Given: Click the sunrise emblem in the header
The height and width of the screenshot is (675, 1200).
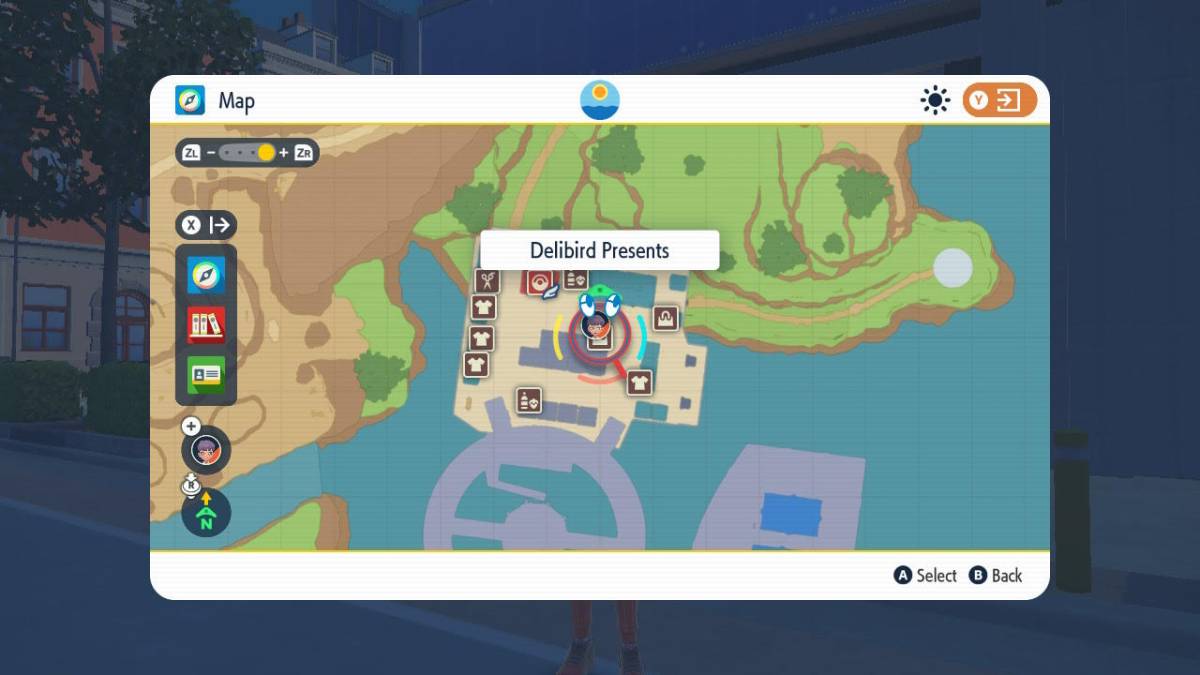Looking at the screenshot, I should click(600, 100).
